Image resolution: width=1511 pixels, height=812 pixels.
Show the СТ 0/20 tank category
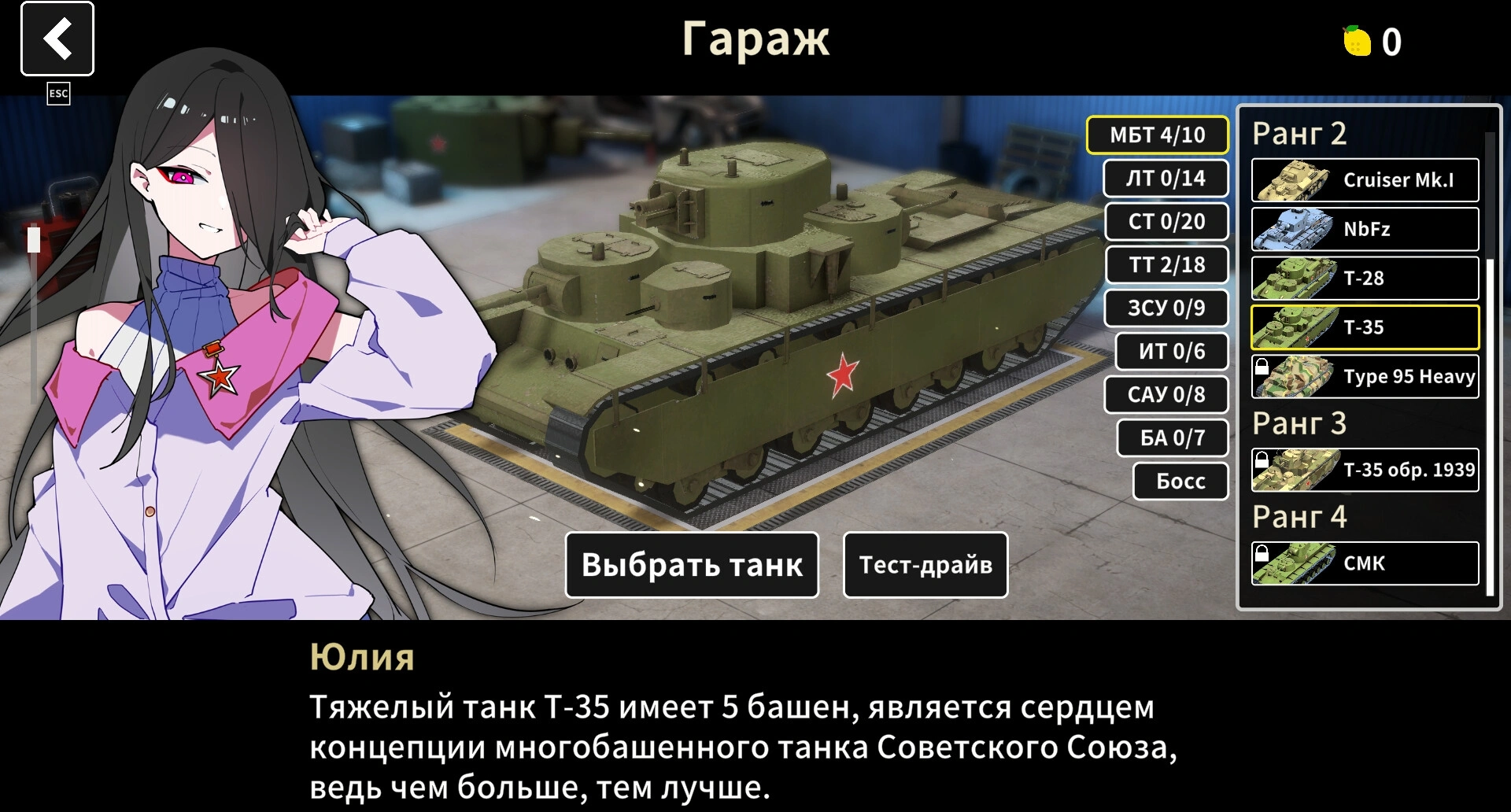[1166, 222]
